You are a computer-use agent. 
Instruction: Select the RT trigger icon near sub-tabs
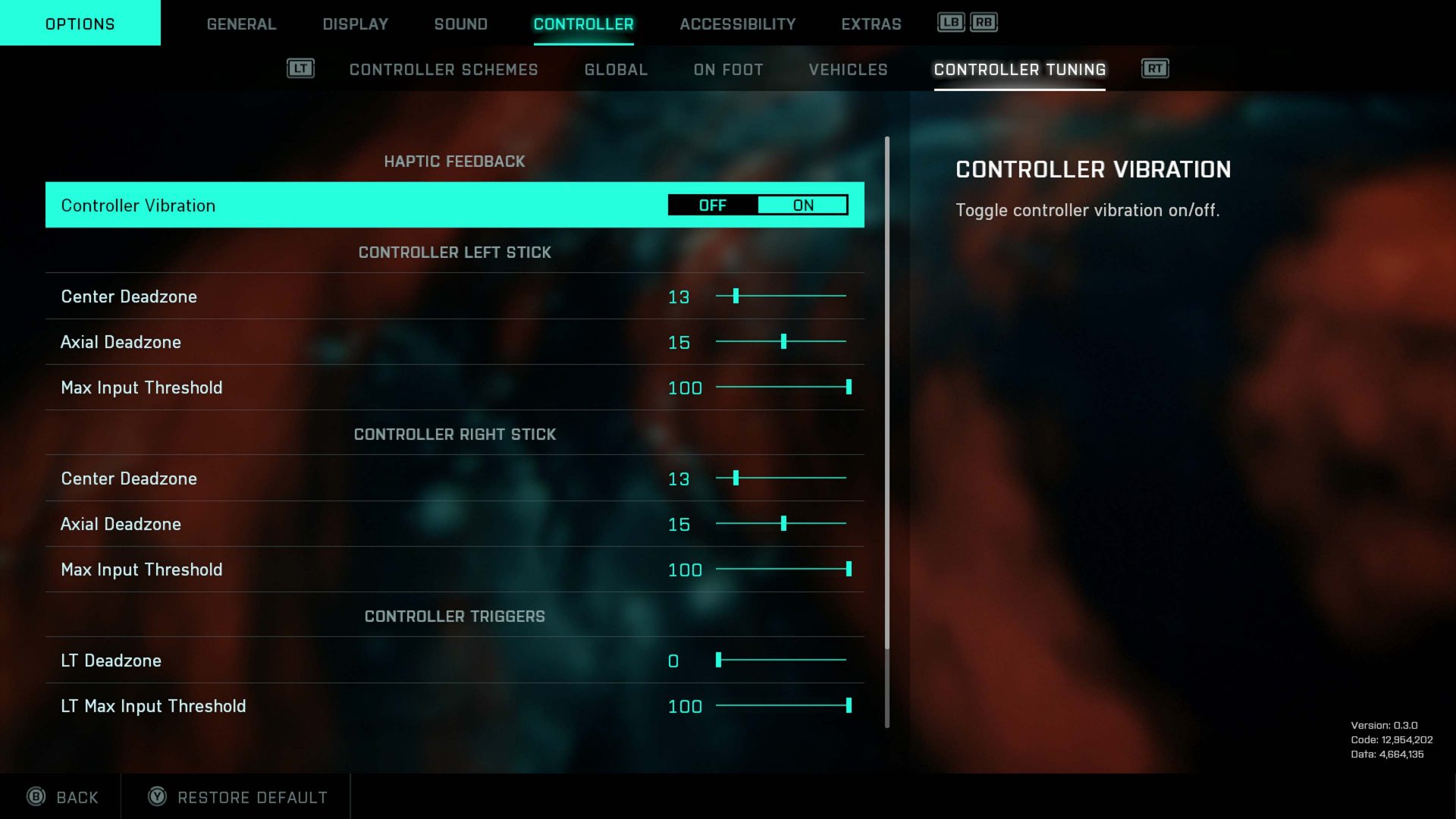[1156, 68]
